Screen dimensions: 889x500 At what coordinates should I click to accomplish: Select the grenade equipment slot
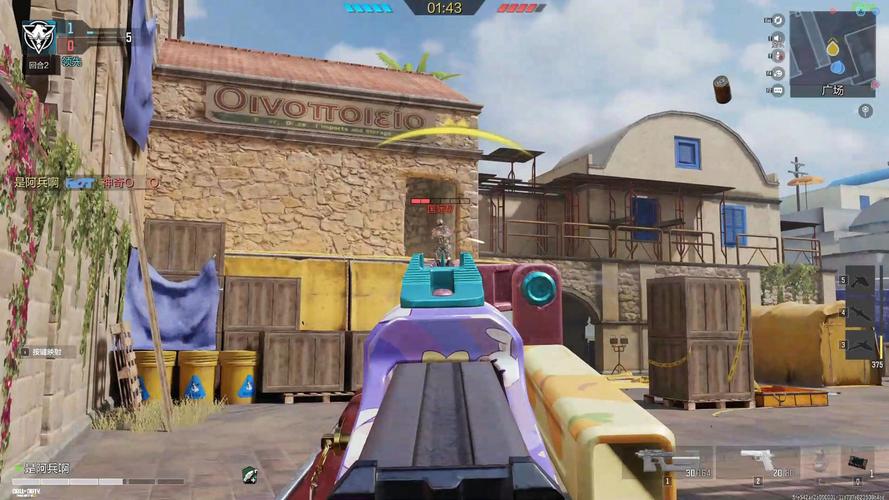click(818, 462)
